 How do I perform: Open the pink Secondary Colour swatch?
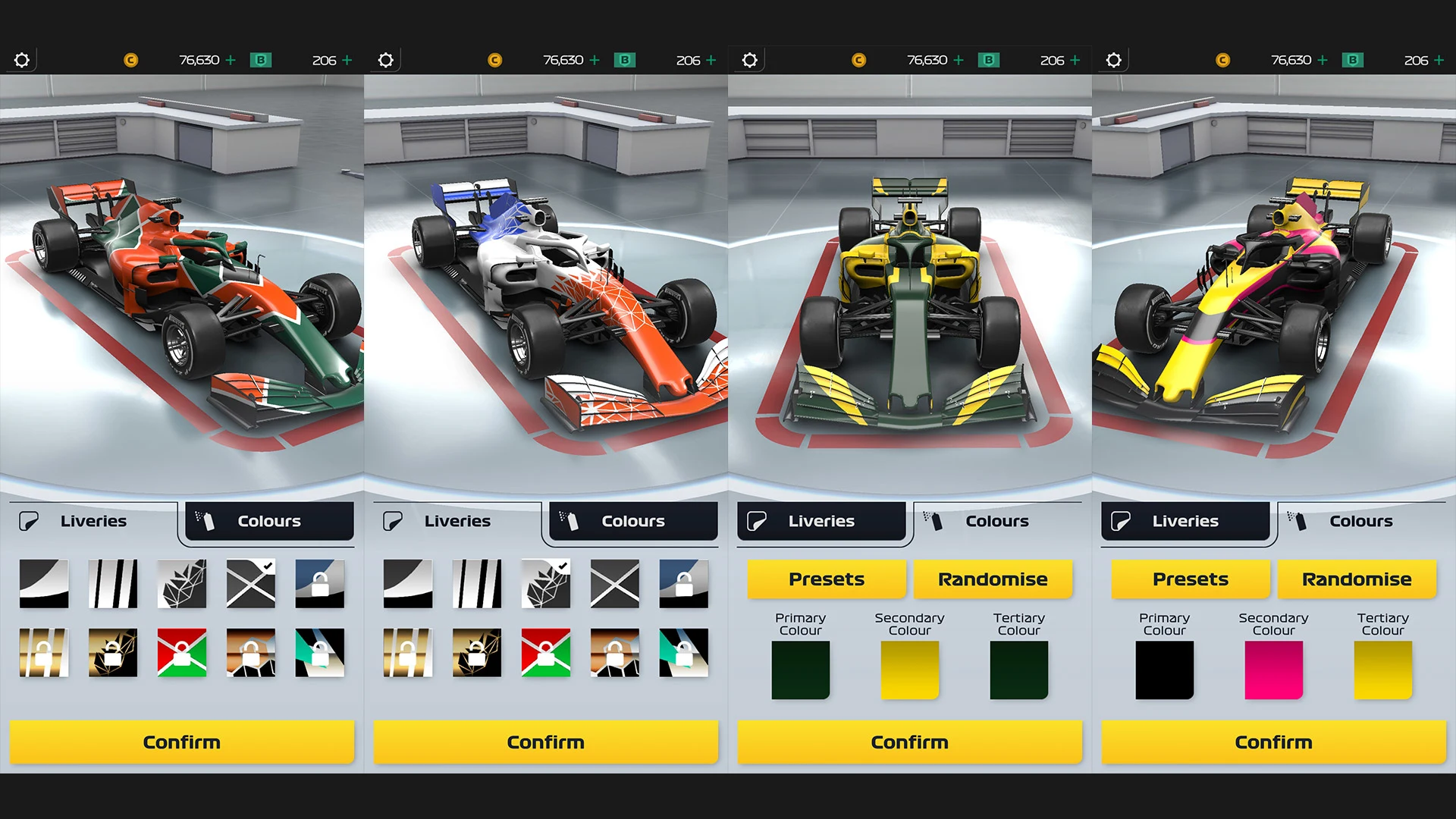(1273, 670)
